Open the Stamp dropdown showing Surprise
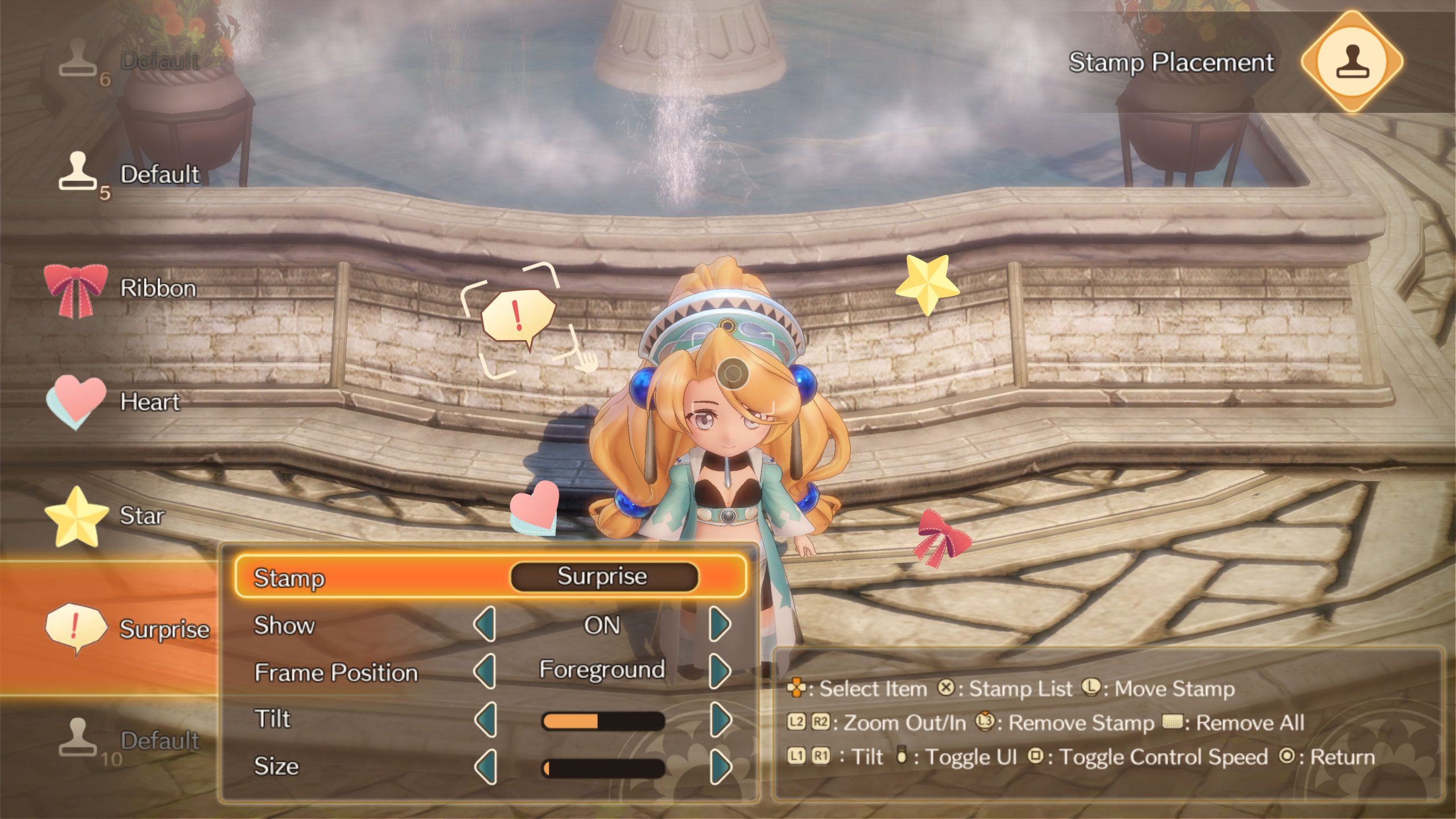 [603, 577]
